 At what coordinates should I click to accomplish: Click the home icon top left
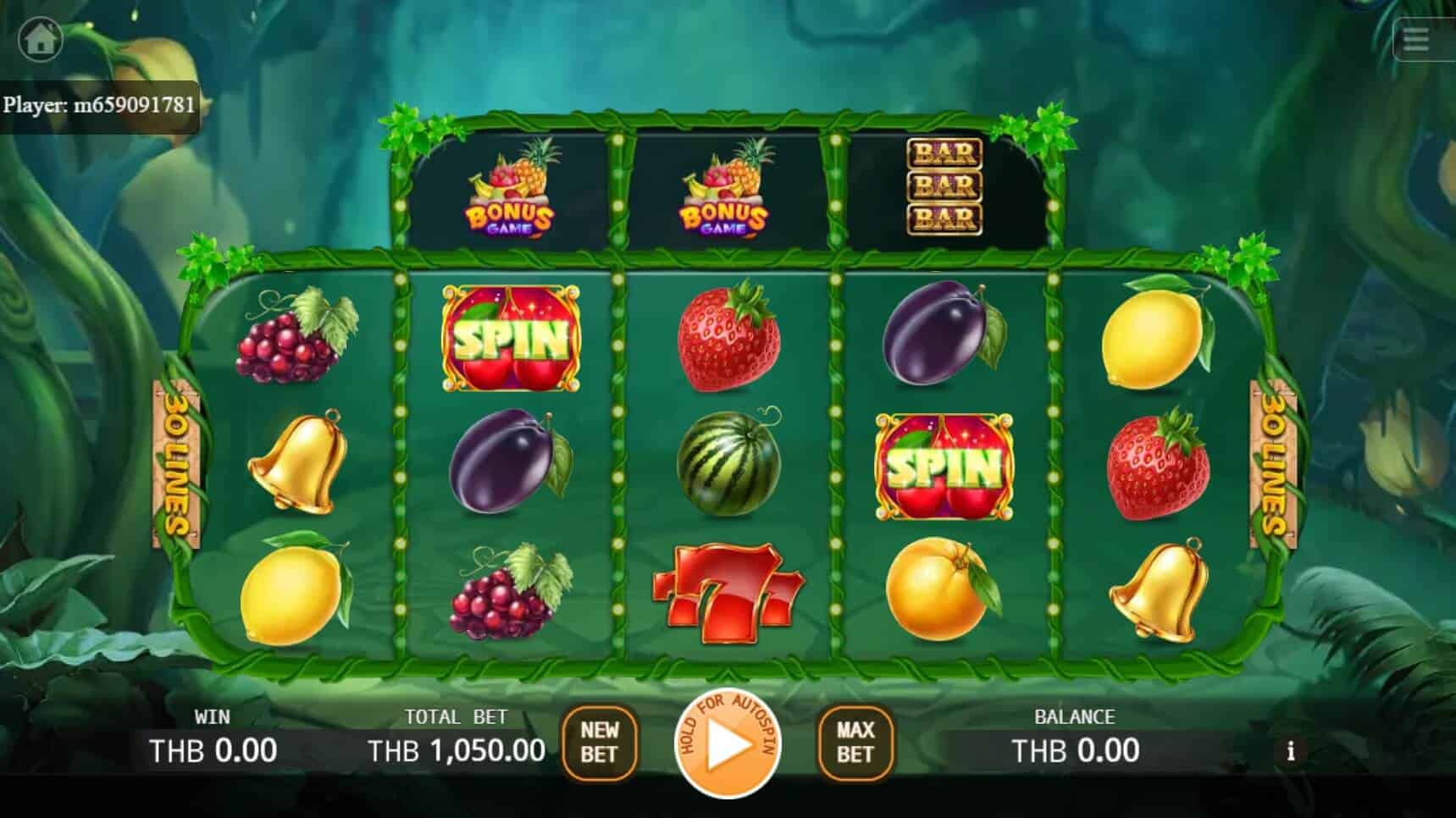click(x=41, y=37)
